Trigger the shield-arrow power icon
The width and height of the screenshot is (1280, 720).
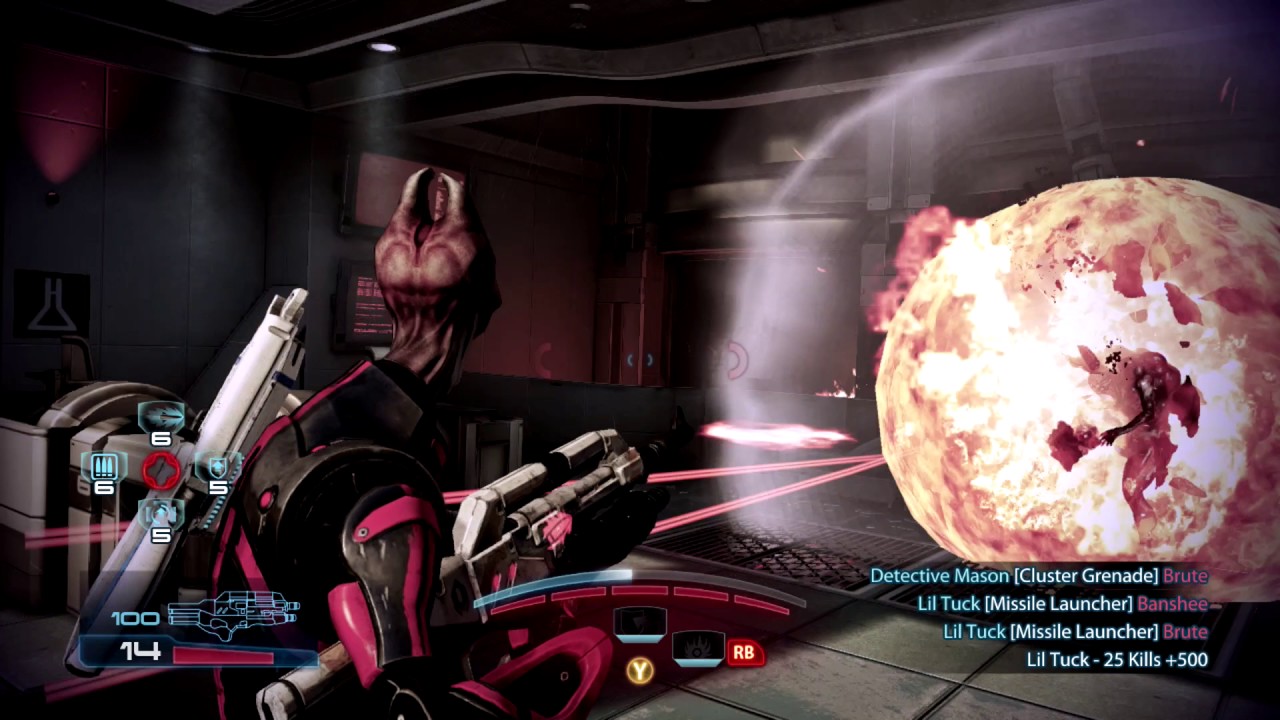[x=640, y=624]
